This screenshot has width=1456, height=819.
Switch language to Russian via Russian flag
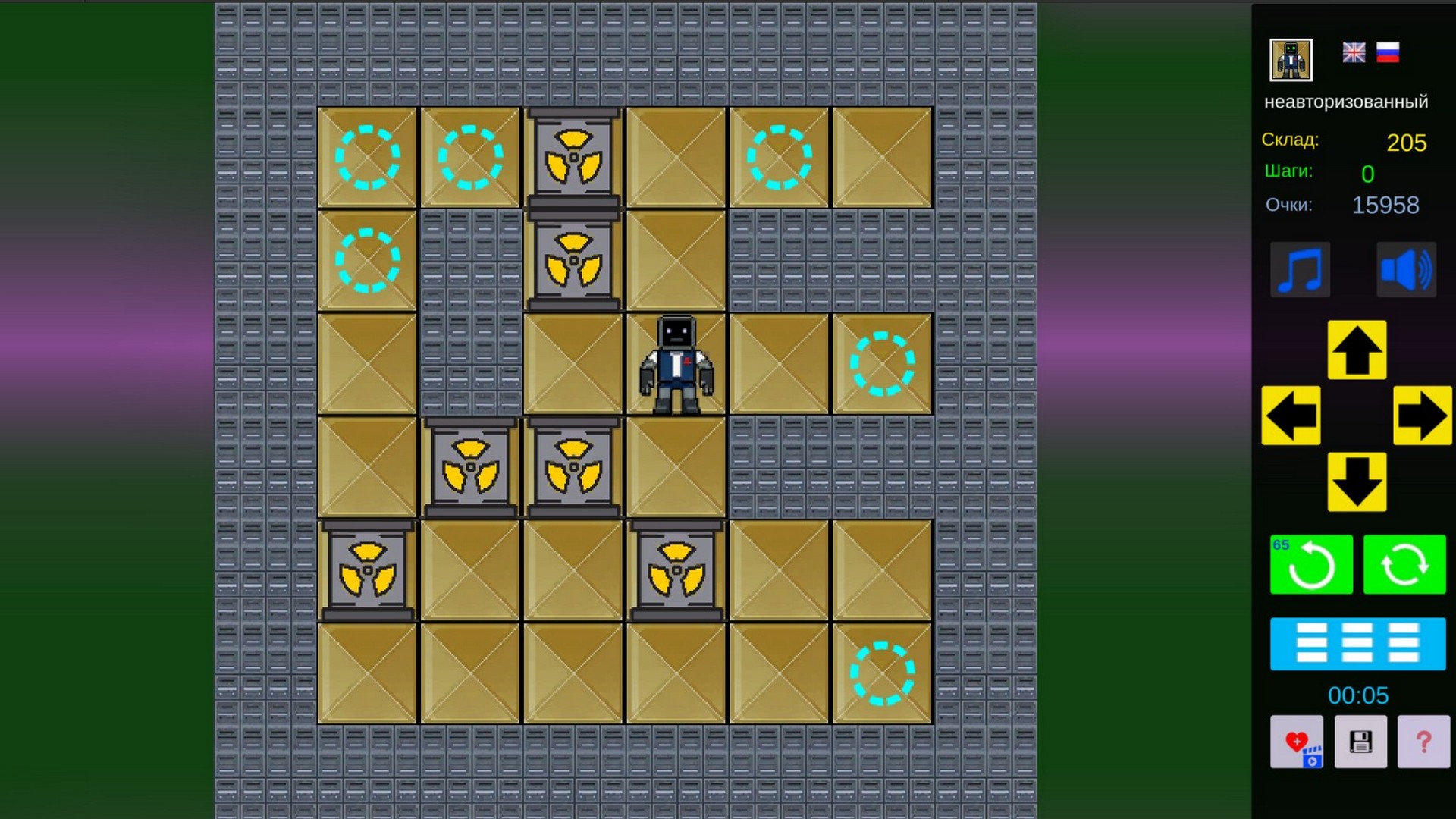[1389, 52]
